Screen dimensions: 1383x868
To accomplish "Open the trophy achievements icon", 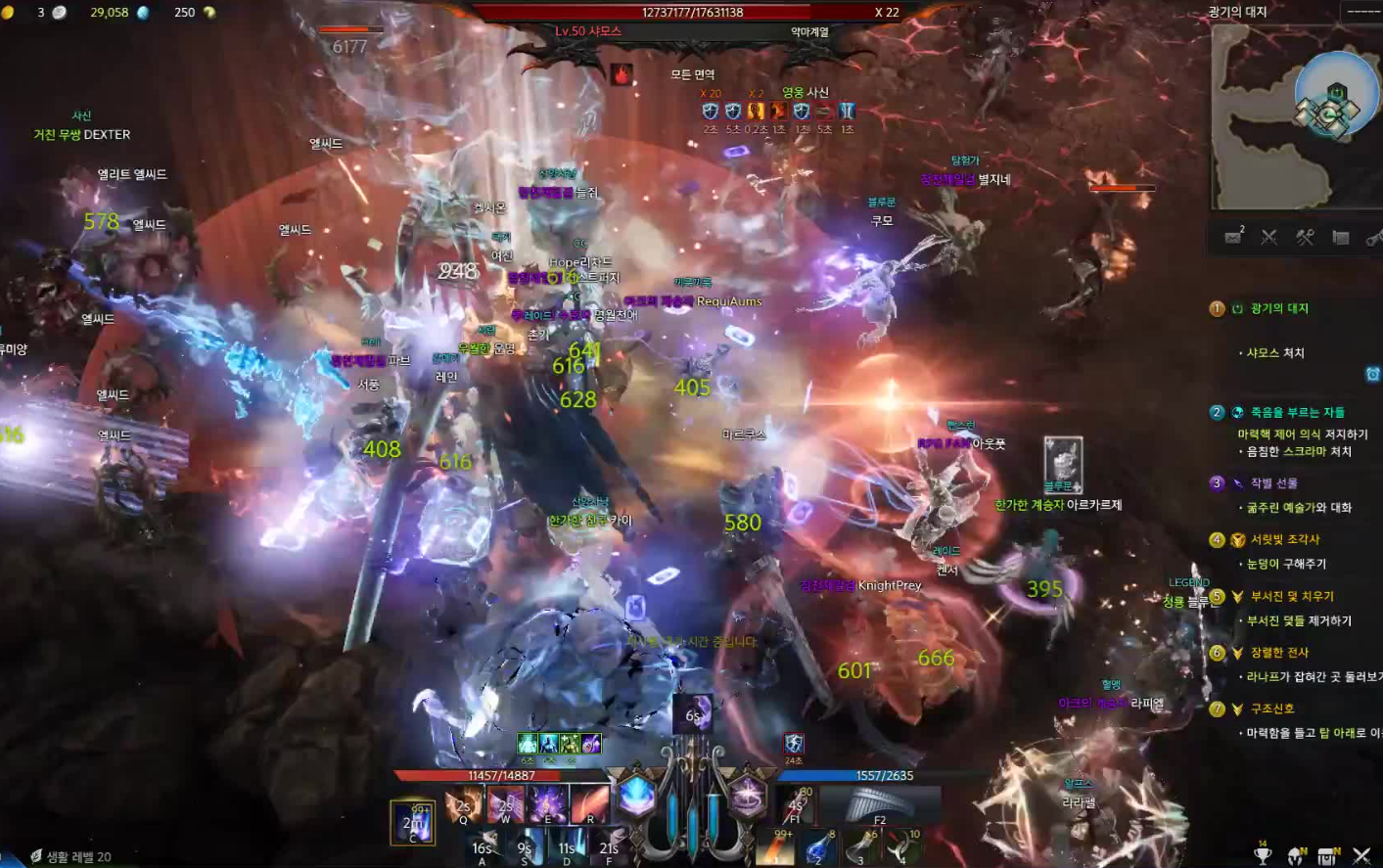I will tap(1263, 855).
